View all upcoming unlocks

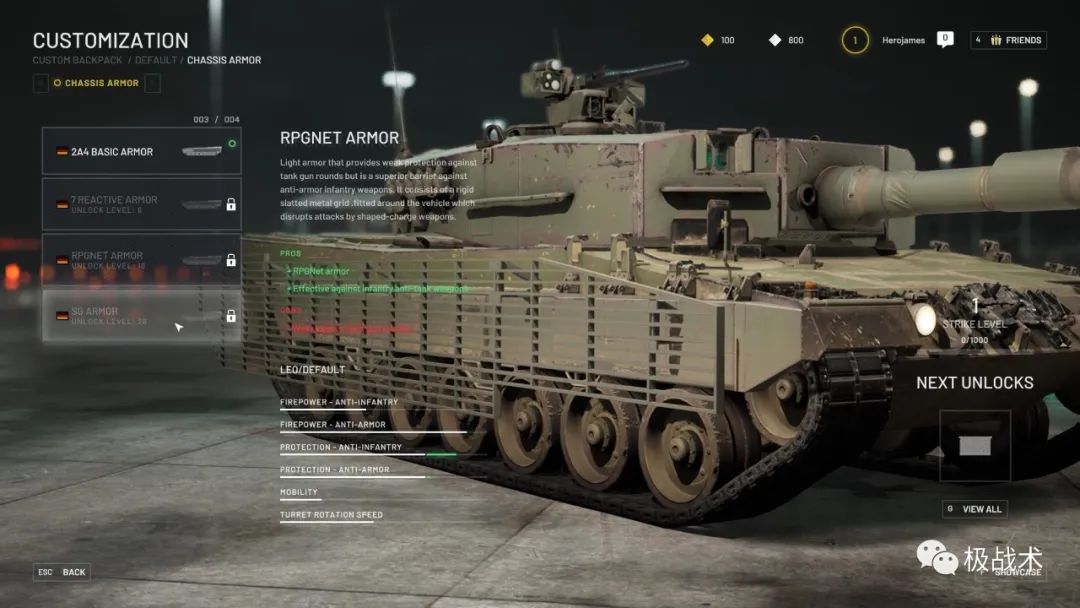(x=974, y=509)
